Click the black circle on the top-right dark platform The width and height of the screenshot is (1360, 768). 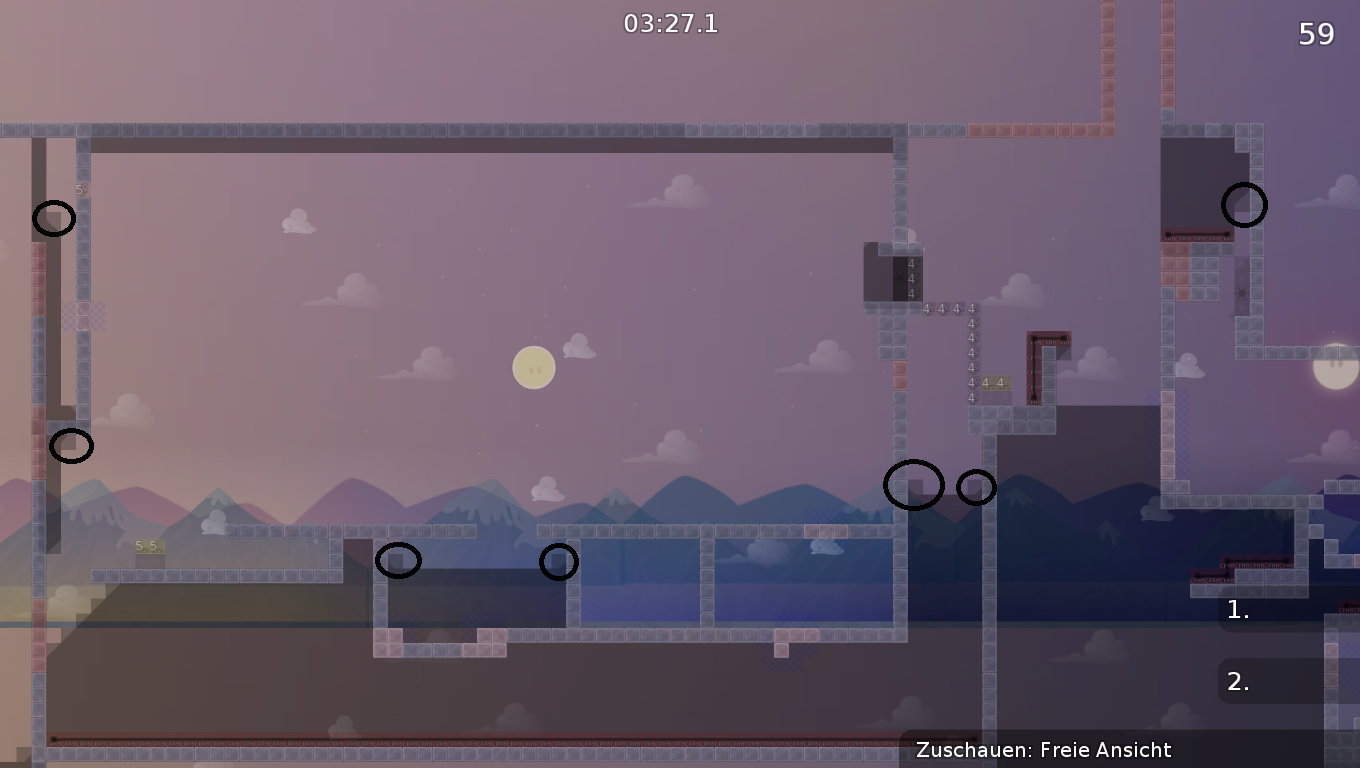point(1244,205)
